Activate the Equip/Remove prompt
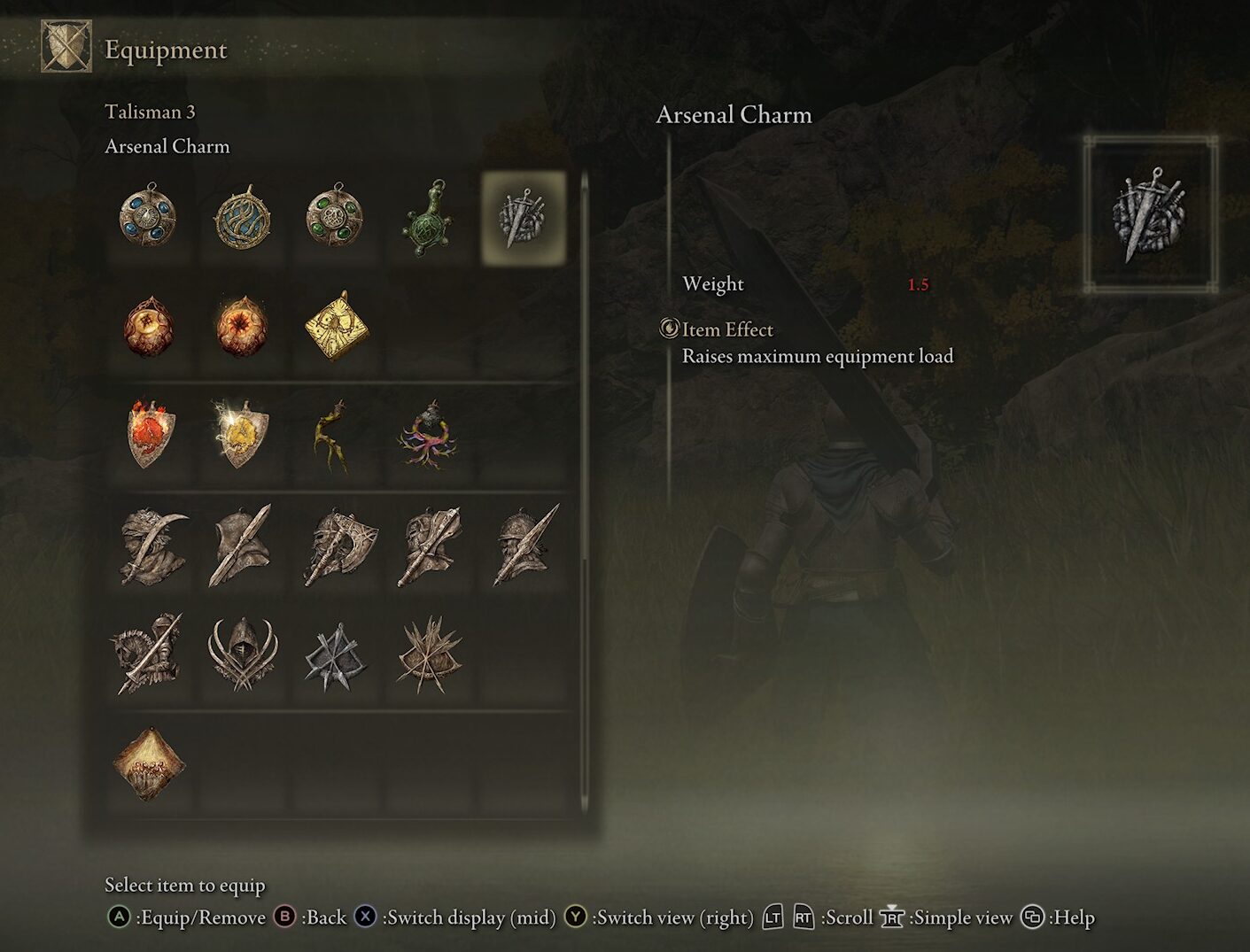The width and height of the screenshot is (1250, 952). pyautogui.click(x=118, y=917)
